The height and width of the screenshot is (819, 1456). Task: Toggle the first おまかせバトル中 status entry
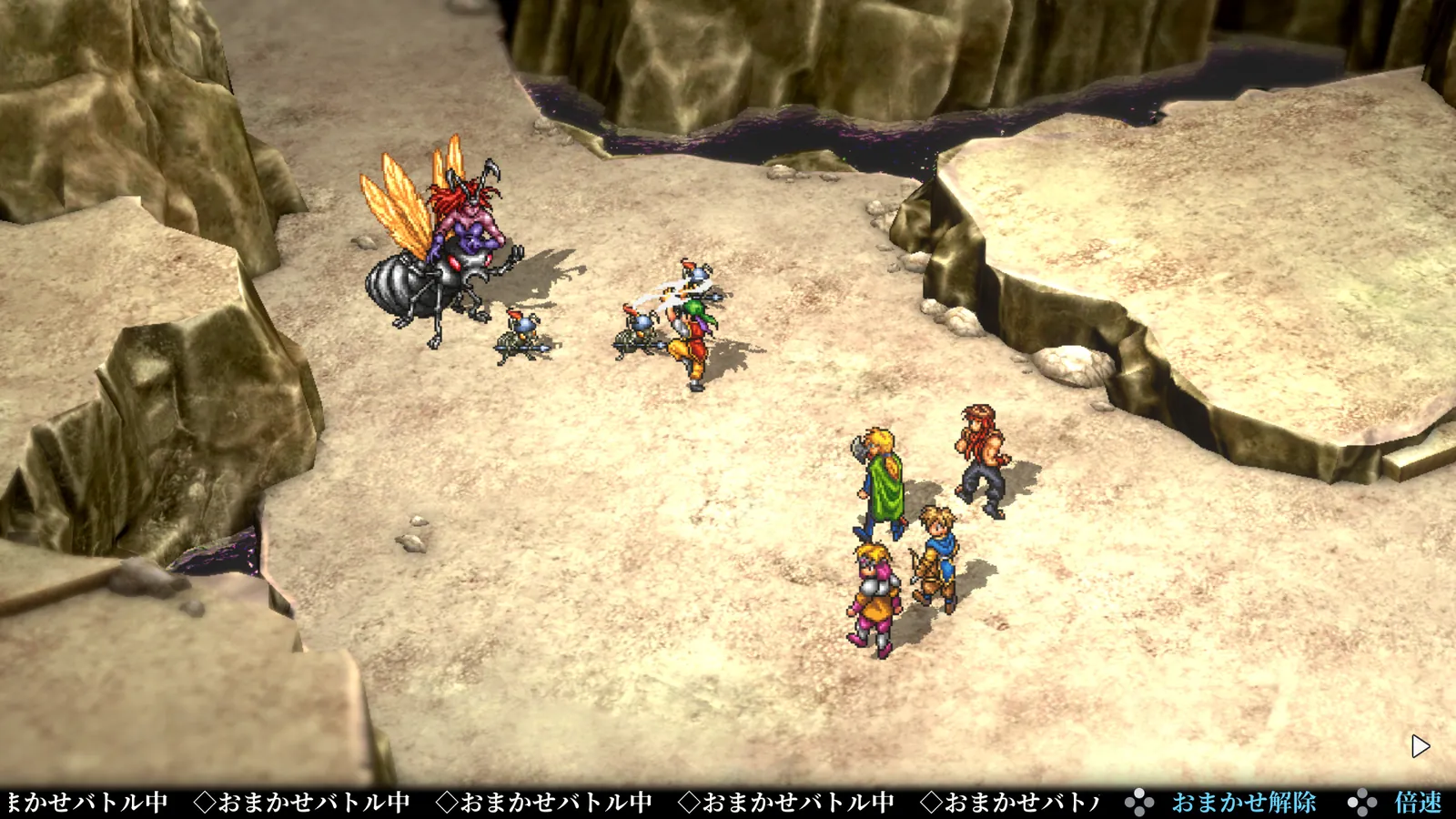pos(86,803)
